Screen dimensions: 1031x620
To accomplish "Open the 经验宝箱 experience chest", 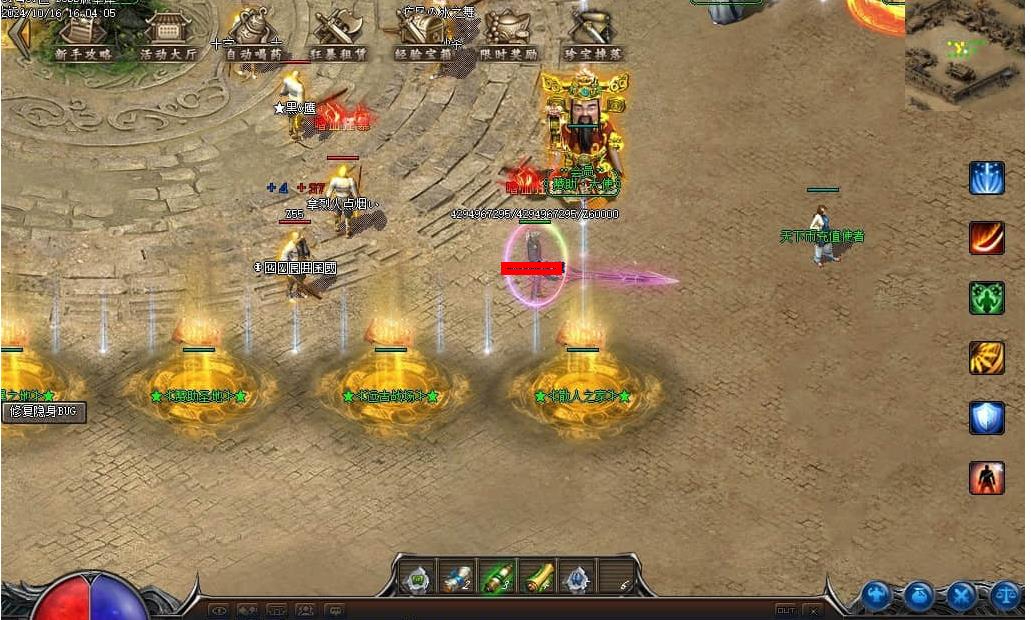I will pos(423,37).
